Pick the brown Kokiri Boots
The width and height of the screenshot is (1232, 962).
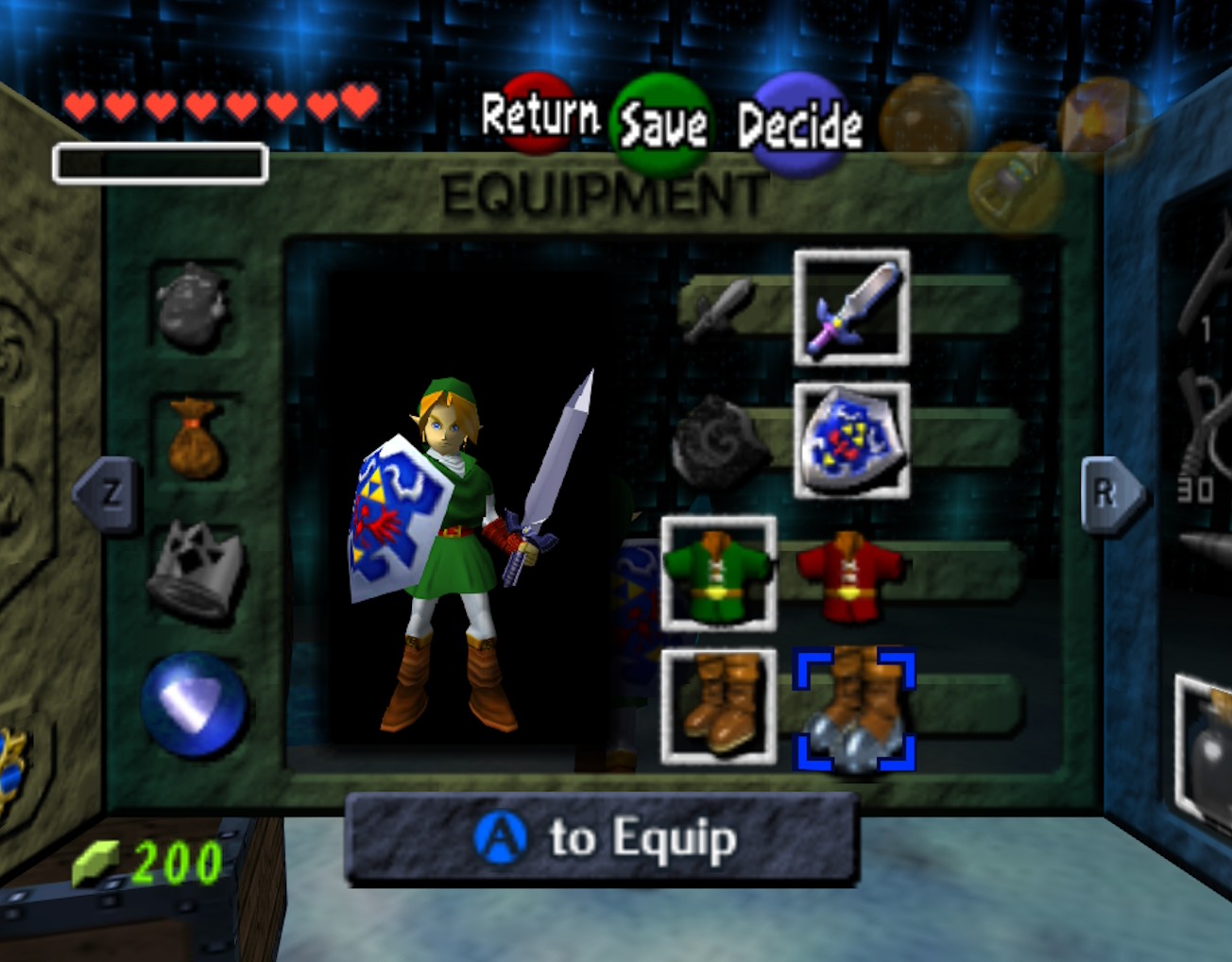tap(718, 707)
